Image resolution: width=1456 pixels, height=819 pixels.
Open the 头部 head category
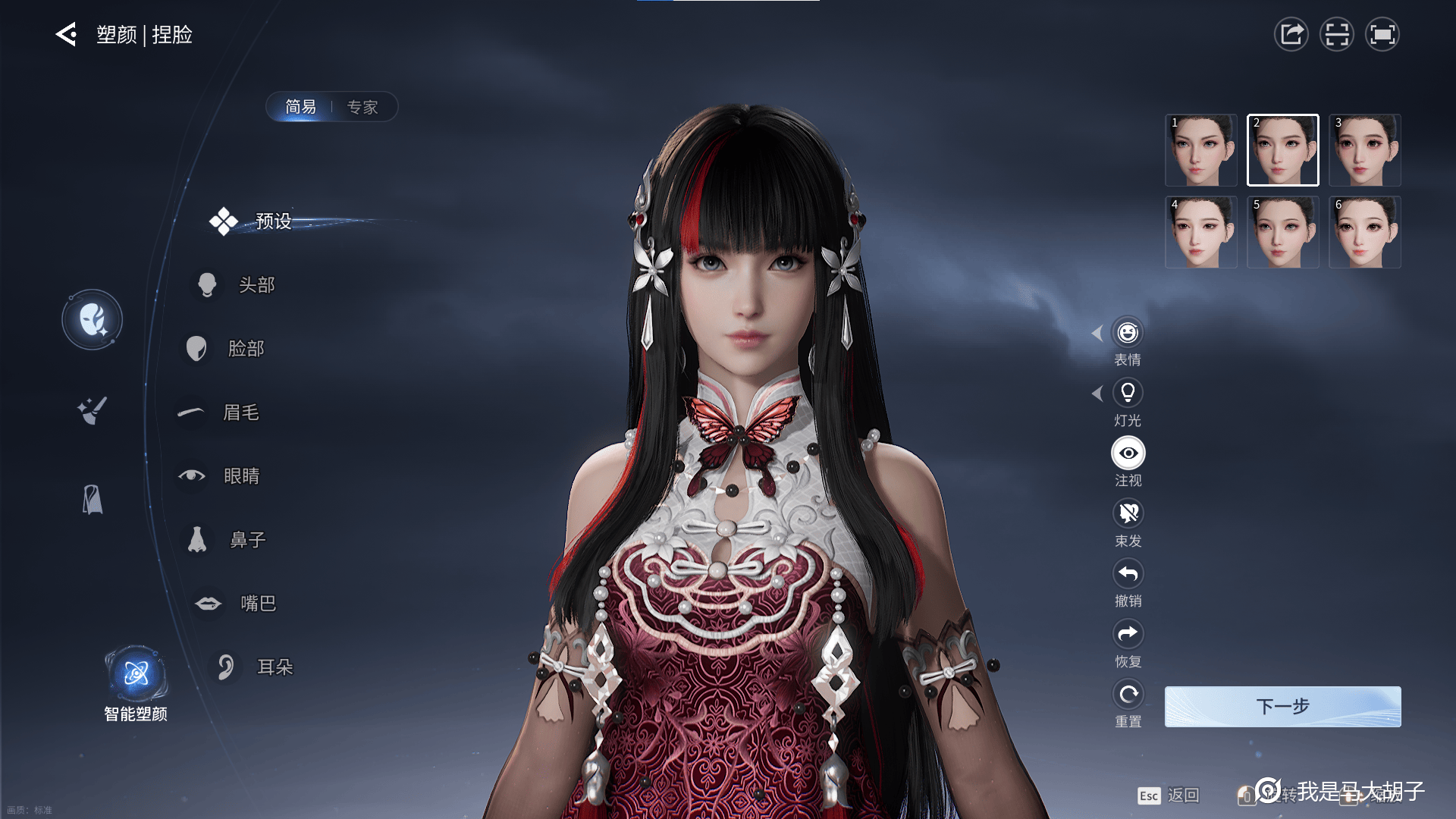coord(256,284)
